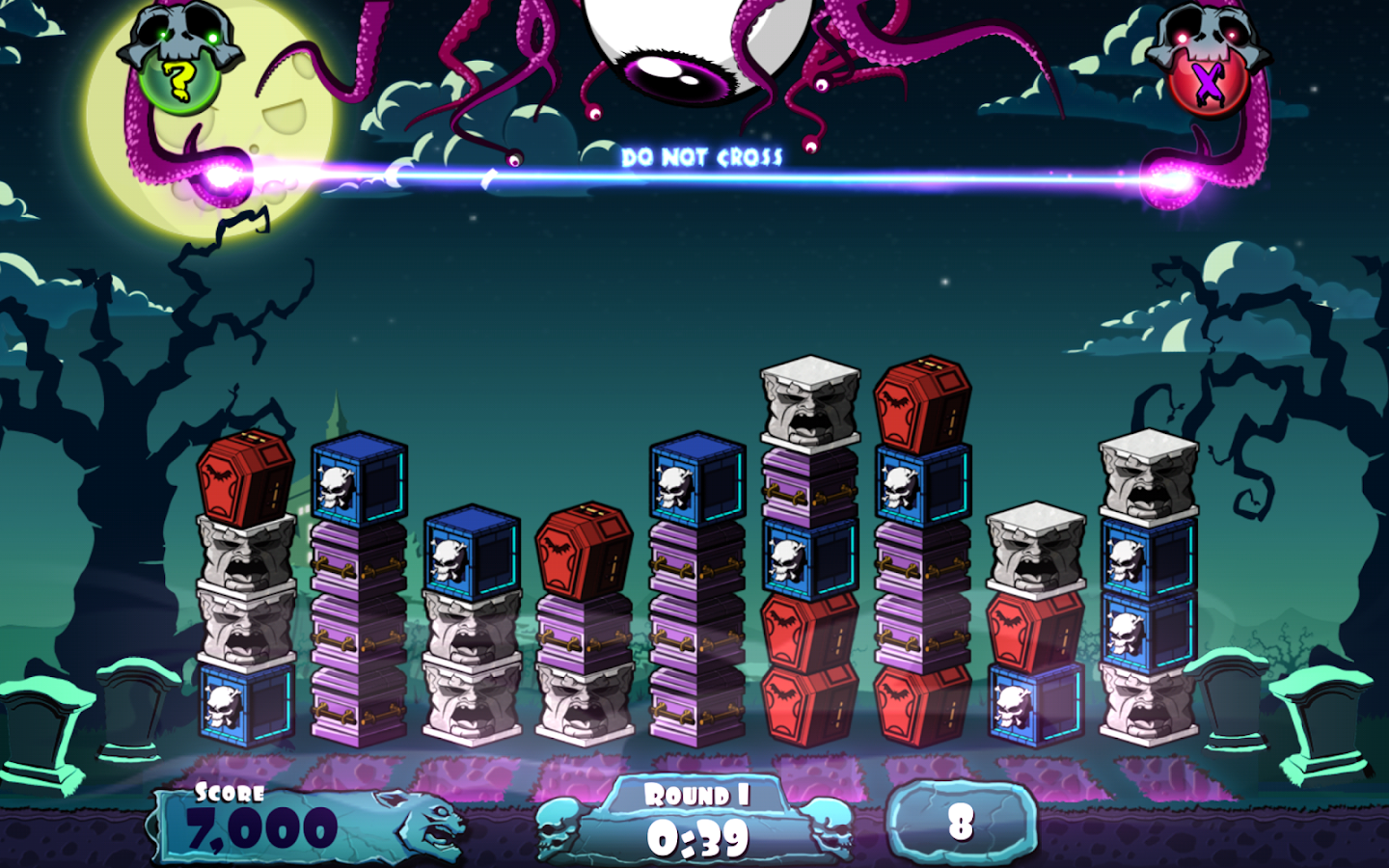Open help via the green question-mark skull
The height and width of the screenshot is (868, 1389).
pos(179,77)
